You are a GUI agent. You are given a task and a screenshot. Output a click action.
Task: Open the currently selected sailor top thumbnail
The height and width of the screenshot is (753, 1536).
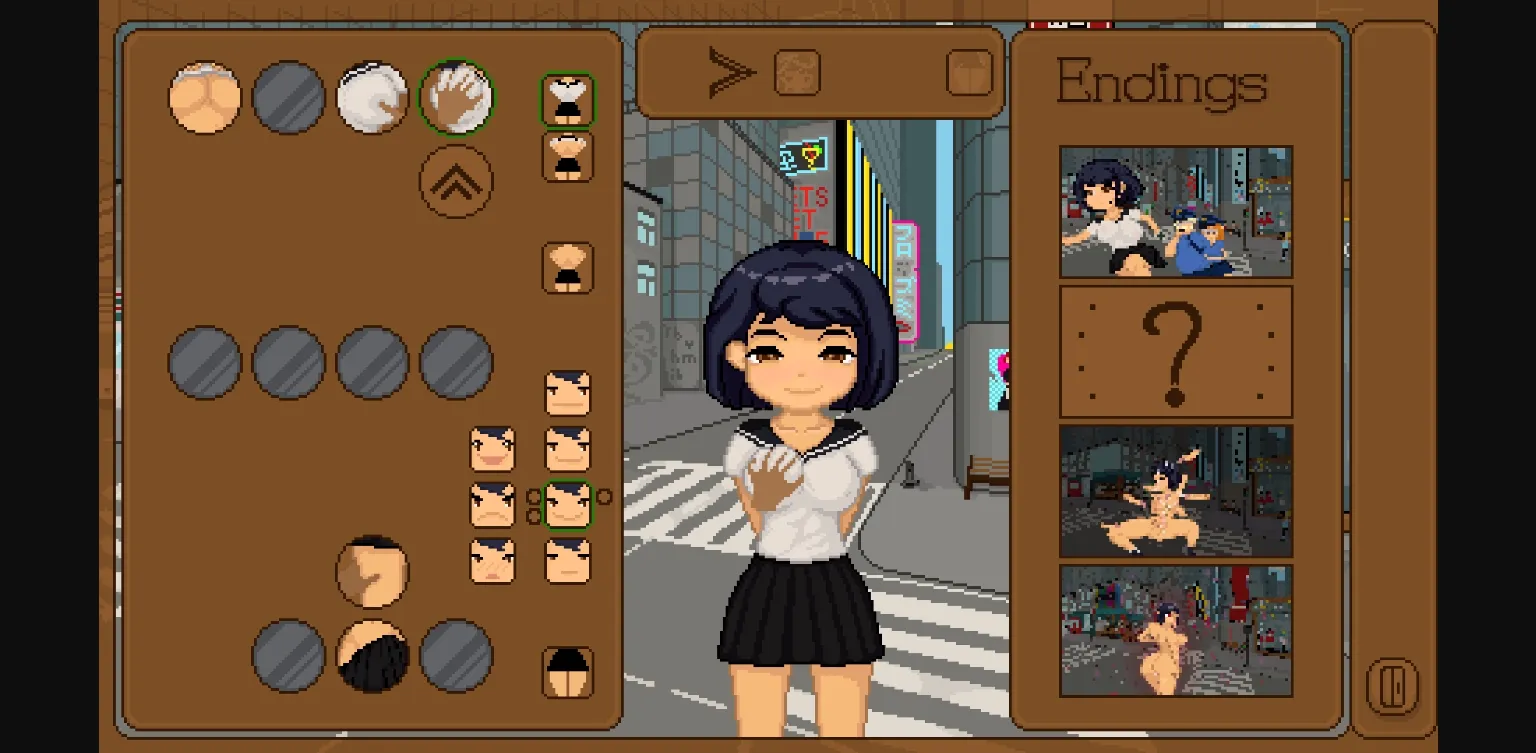click(x=568, y=97)
